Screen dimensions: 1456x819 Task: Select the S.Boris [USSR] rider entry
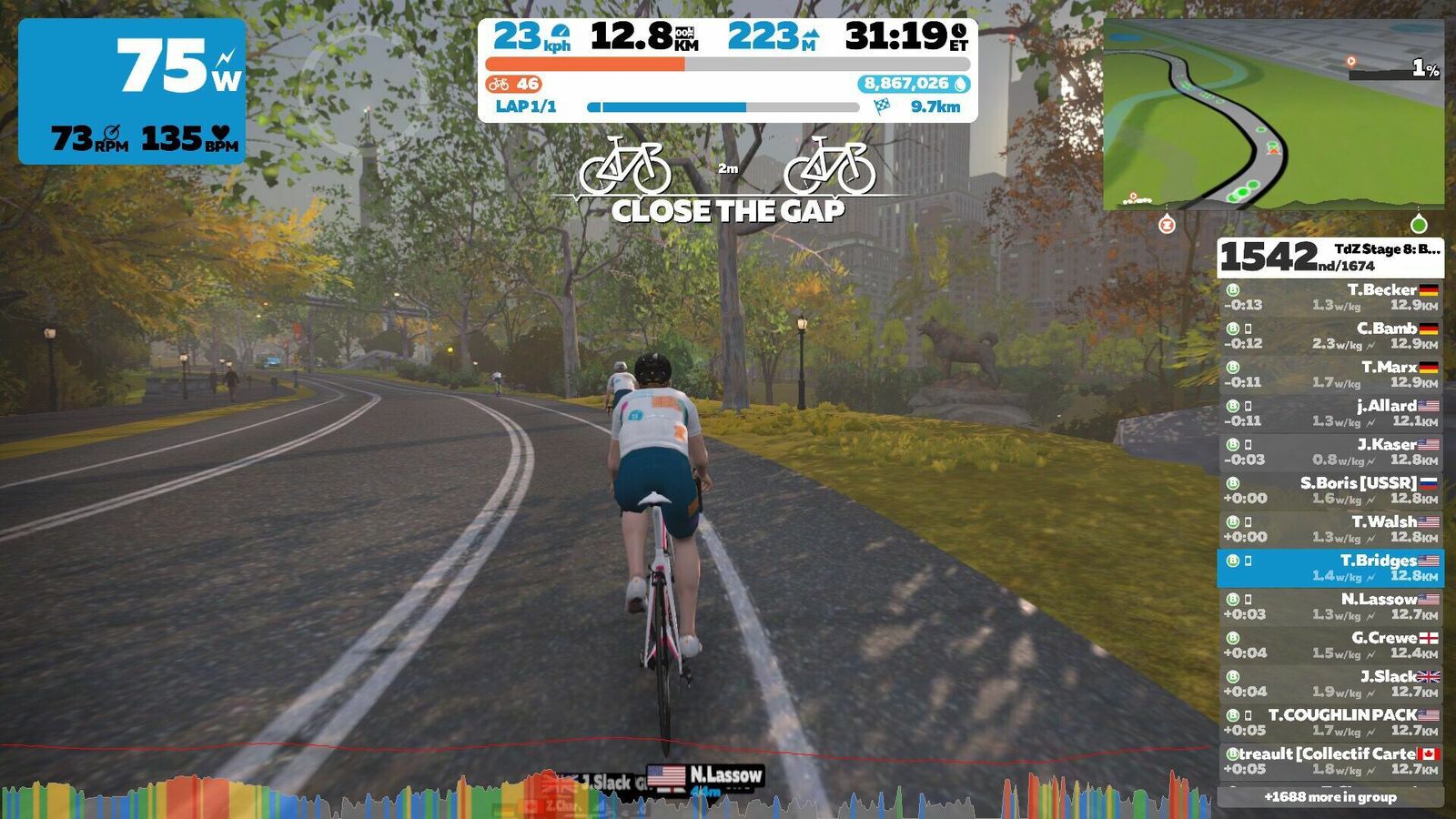tap(1330, 490)
